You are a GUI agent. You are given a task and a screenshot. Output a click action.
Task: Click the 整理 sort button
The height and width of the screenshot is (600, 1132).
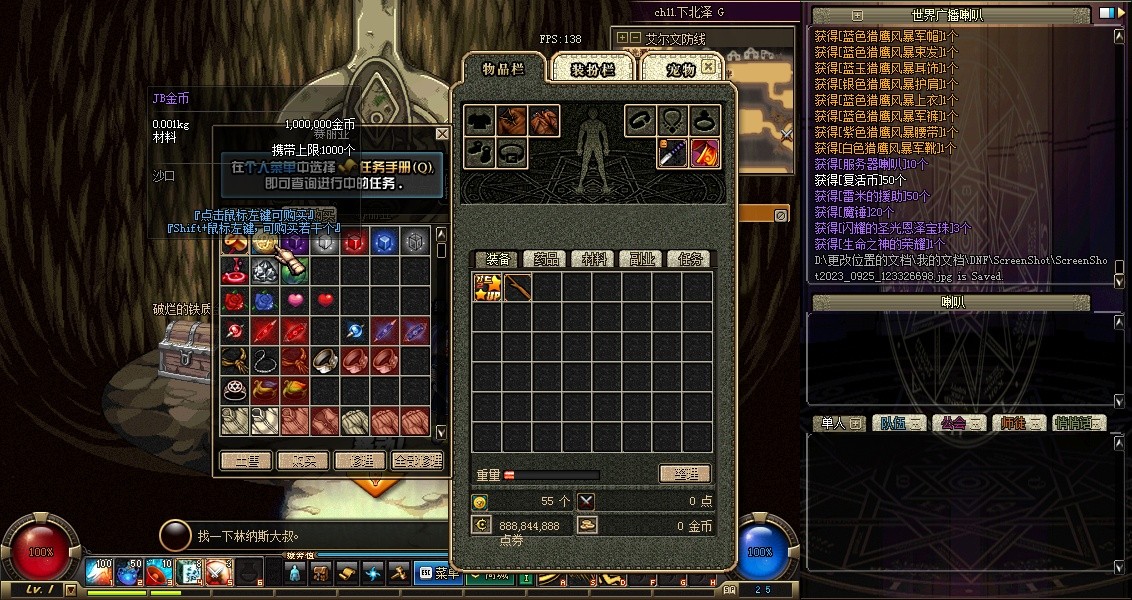tap(684, 474)
